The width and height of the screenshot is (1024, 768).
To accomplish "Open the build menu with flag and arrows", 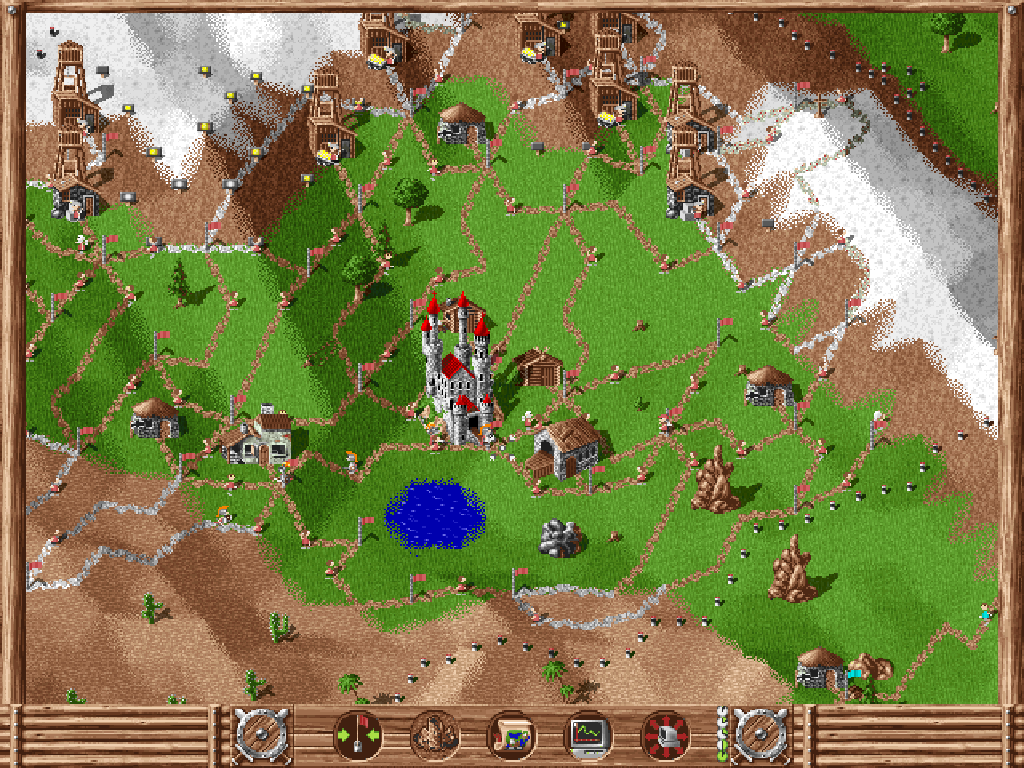I will [x=357, y=737].
